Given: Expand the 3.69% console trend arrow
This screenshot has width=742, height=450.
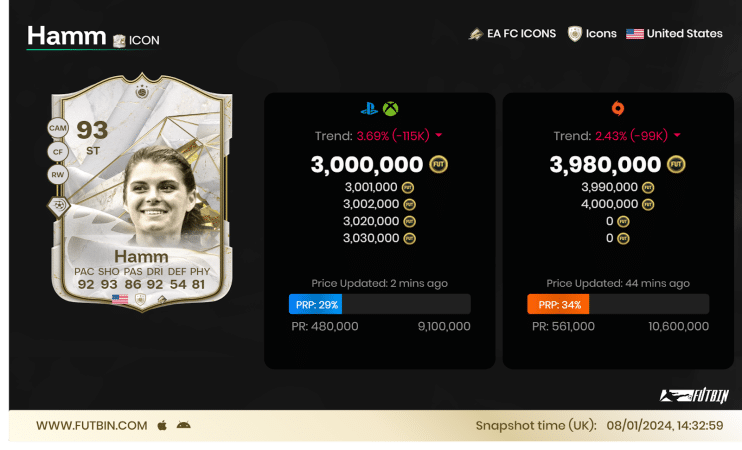Looking at the screenshot, I should pos(438,136).
